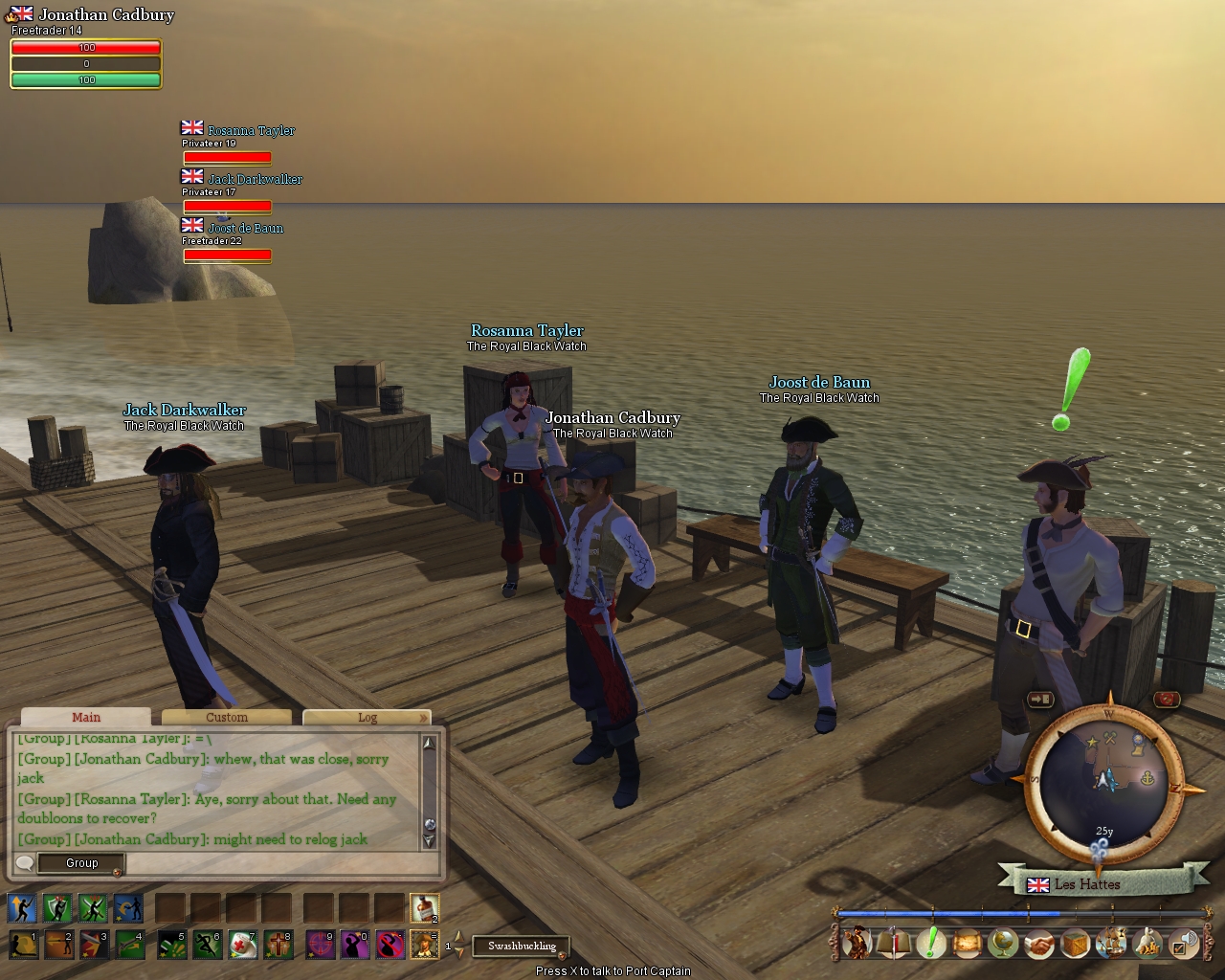Image resolution: width=1225 pixels, height=980 pixels.
Task: Open the world globe icon
Action: click(1003, 944)
